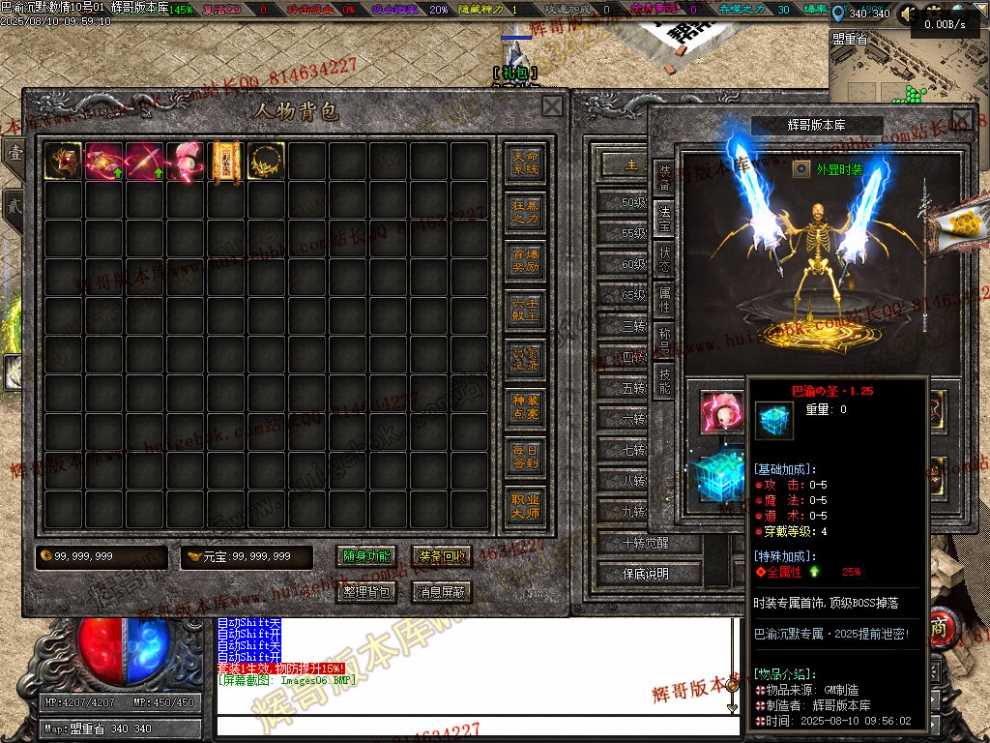Viewport: 990px width, 743px height.
Task: Open the 天命系统 side button
Action: coord(525,164)
